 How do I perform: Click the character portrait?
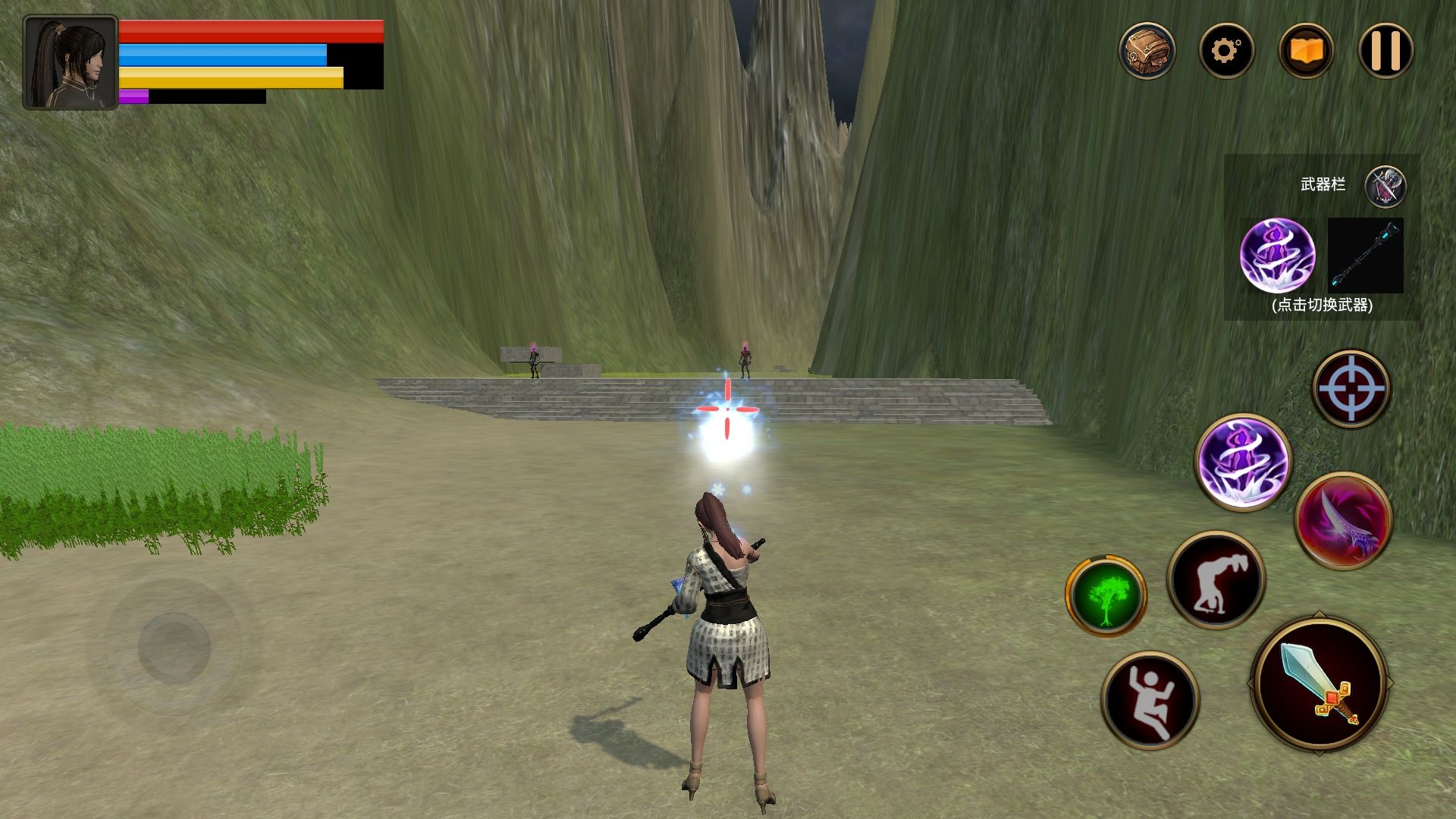(x=71, y=63)
